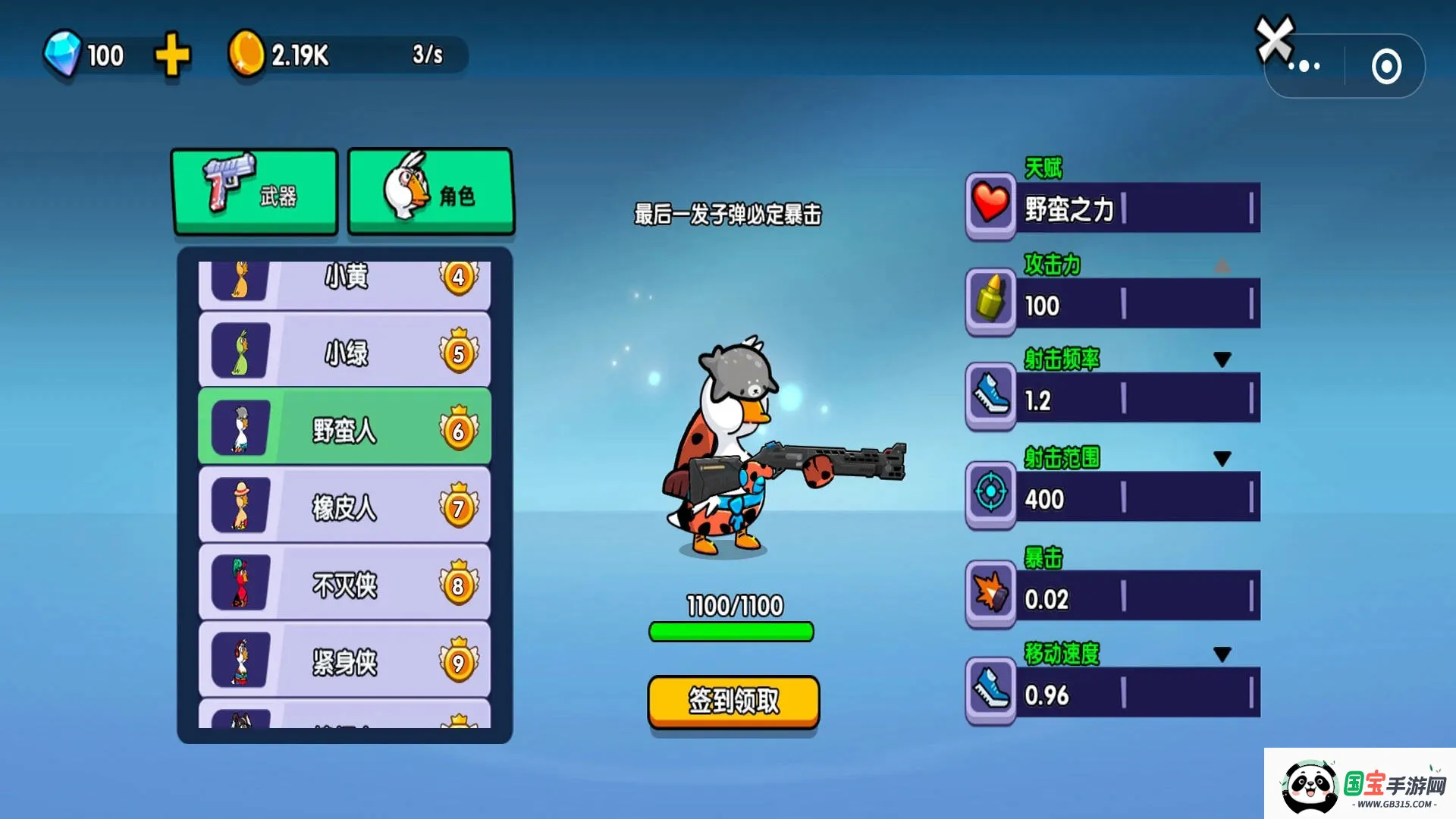1456x819 pixels.
Task: Select the 野蛮人 character row
Action: click(344, 428)
